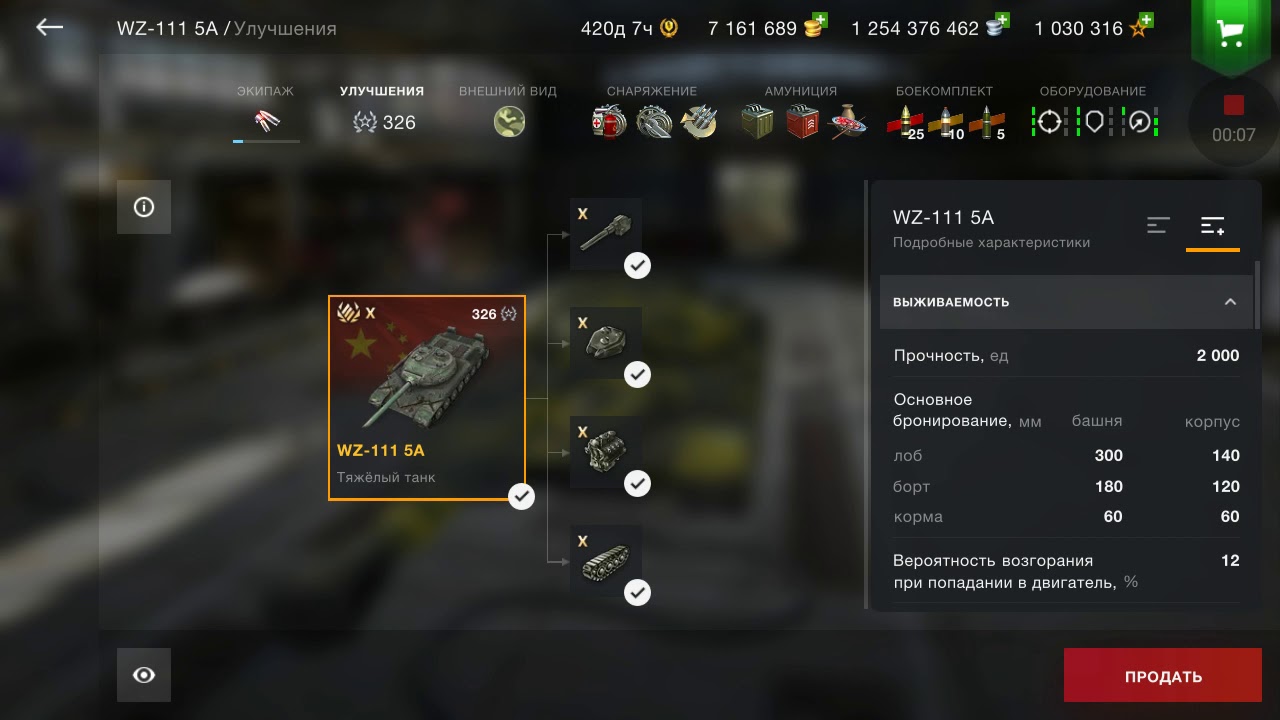Image resolution: width=1280 pixels, height=720 pixels.
Task: Select the gun module in the upgrade tree
Action: click(x=605, y=232)
